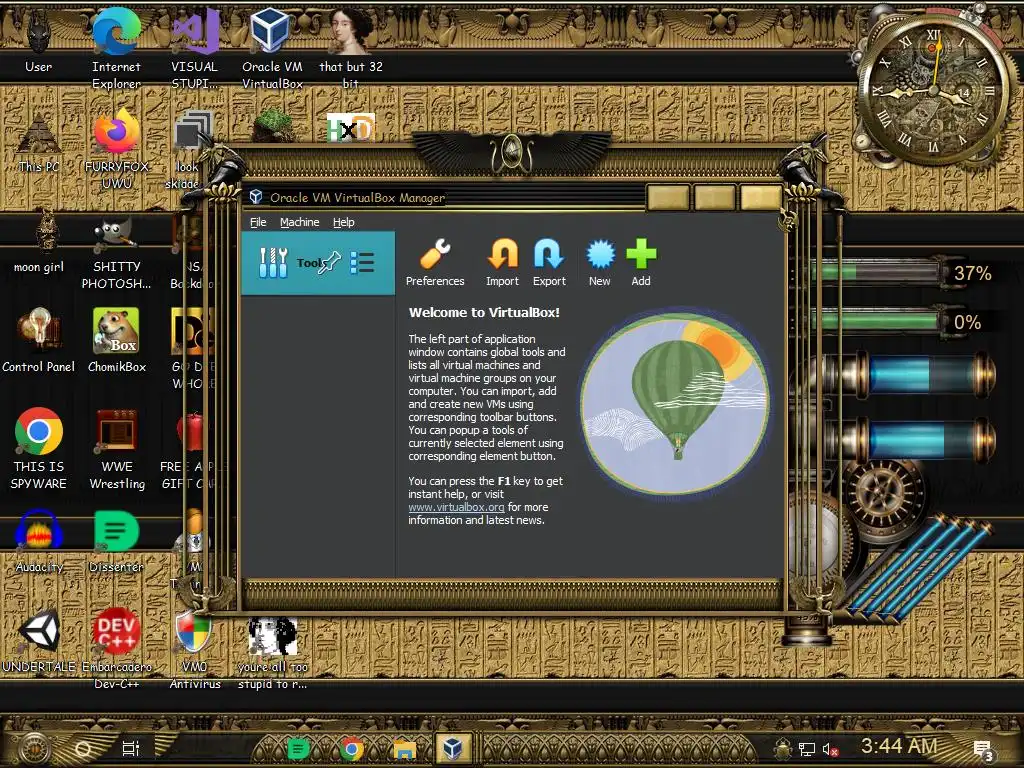Follow the www.virtualbox.org link

456,508
